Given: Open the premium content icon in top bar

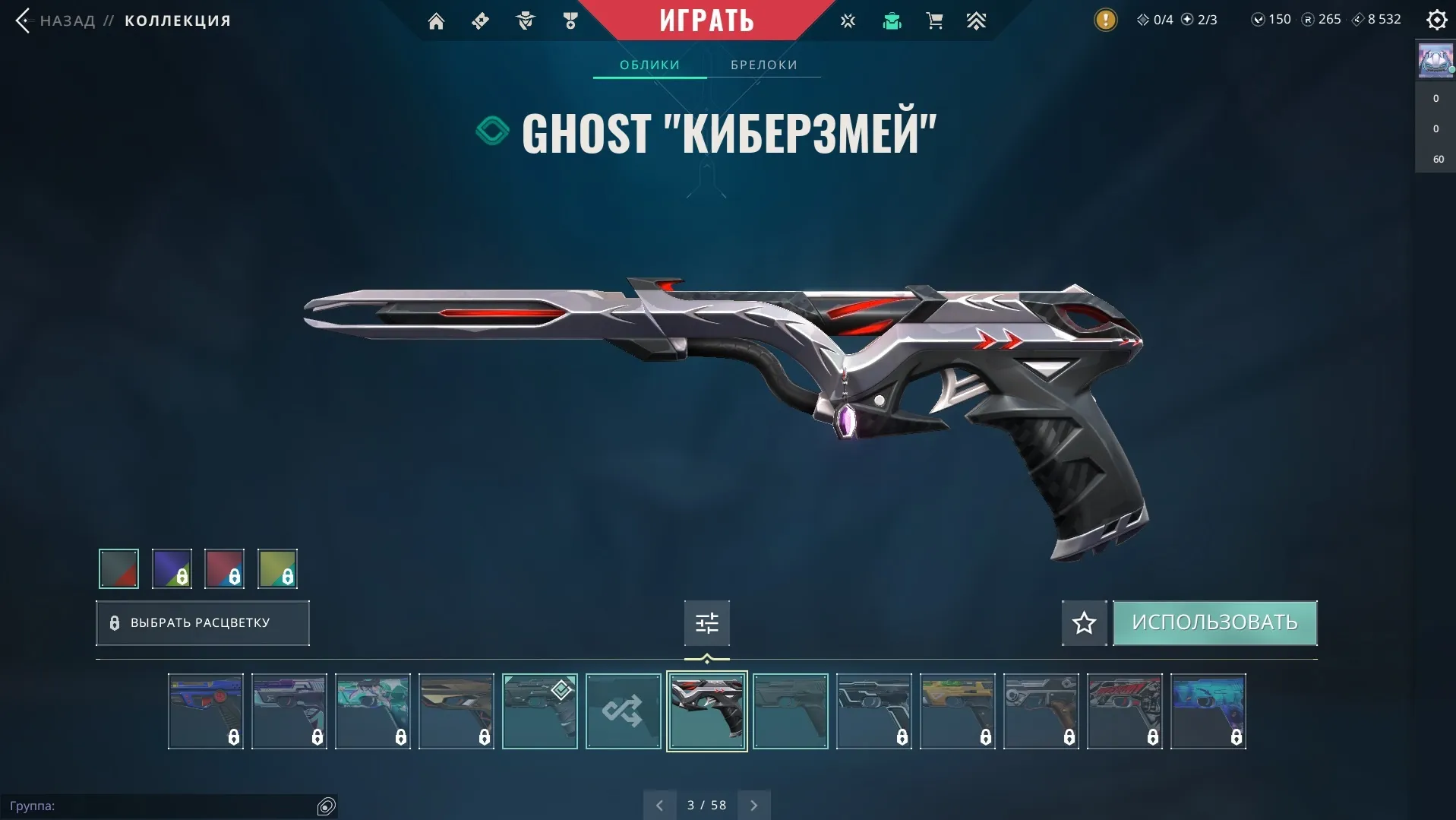Looking at the screenshot, I should 977,21.
